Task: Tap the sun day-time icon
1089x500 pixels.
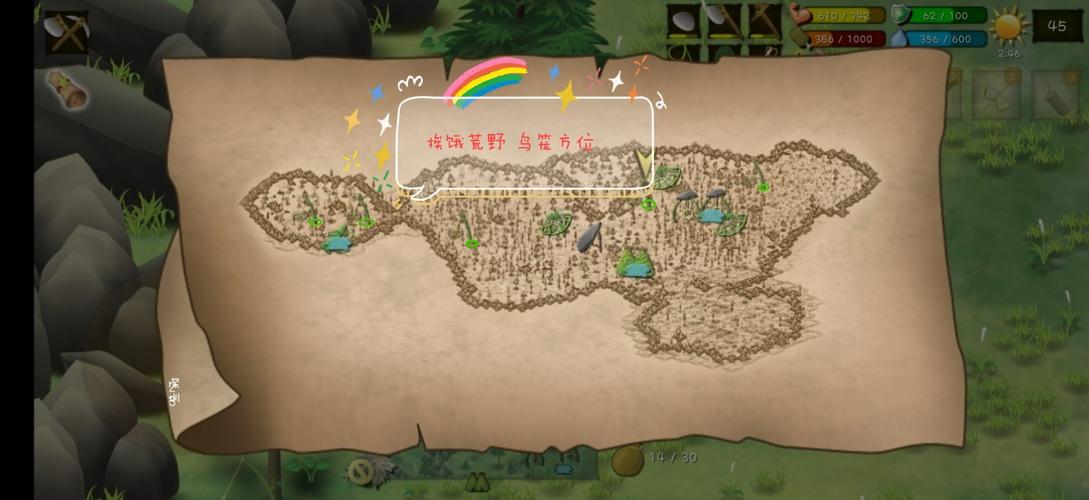Action: [x=1009, y=25]
